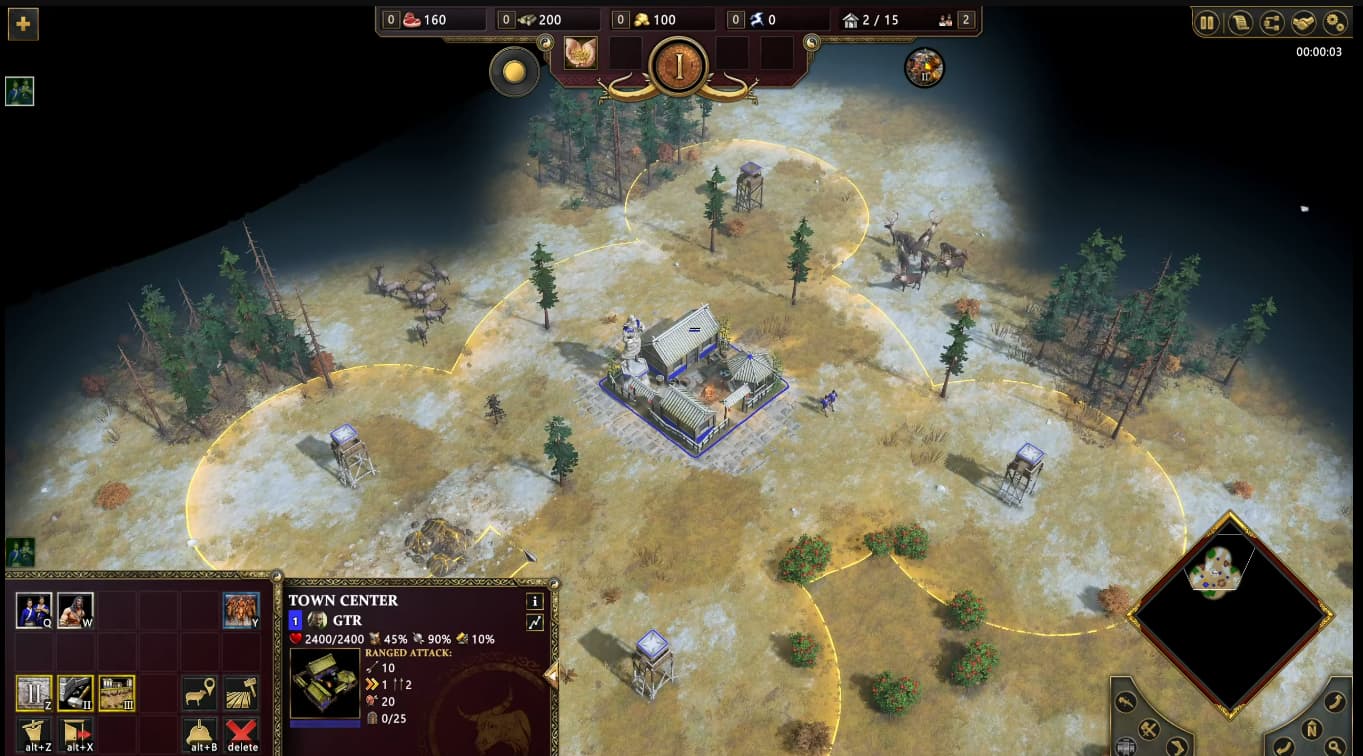Image resolution: width=1363 pixels, height=756 pixels.
Task: Delete the Town Center with red X
Action: coord(241,735)
